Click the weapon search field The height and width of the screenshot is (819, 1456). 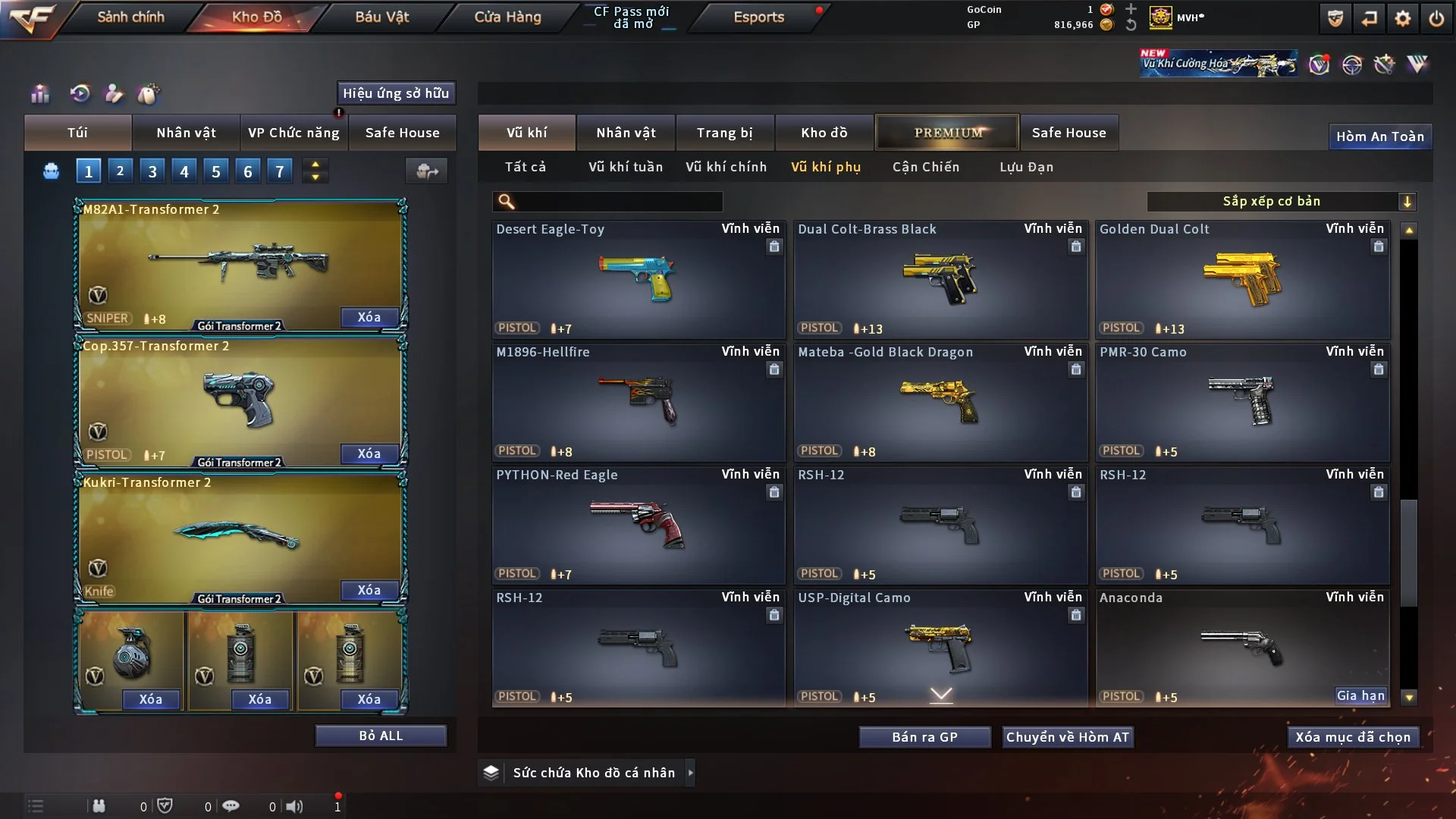point(618,202)
